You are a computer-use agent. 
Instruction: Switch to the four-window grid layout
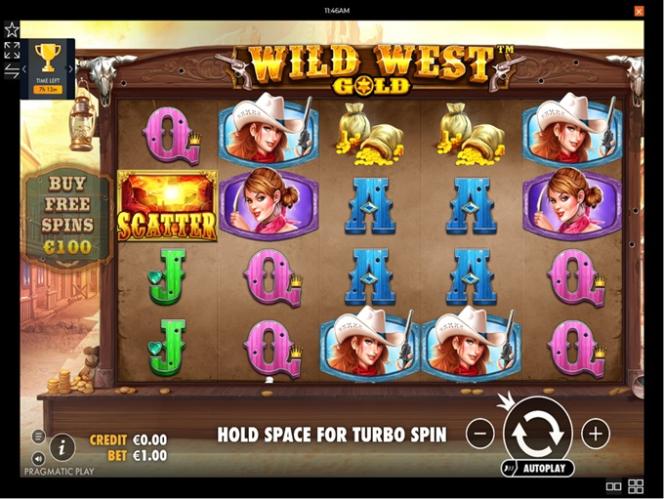pyautogui.click(x=636, y=487)
